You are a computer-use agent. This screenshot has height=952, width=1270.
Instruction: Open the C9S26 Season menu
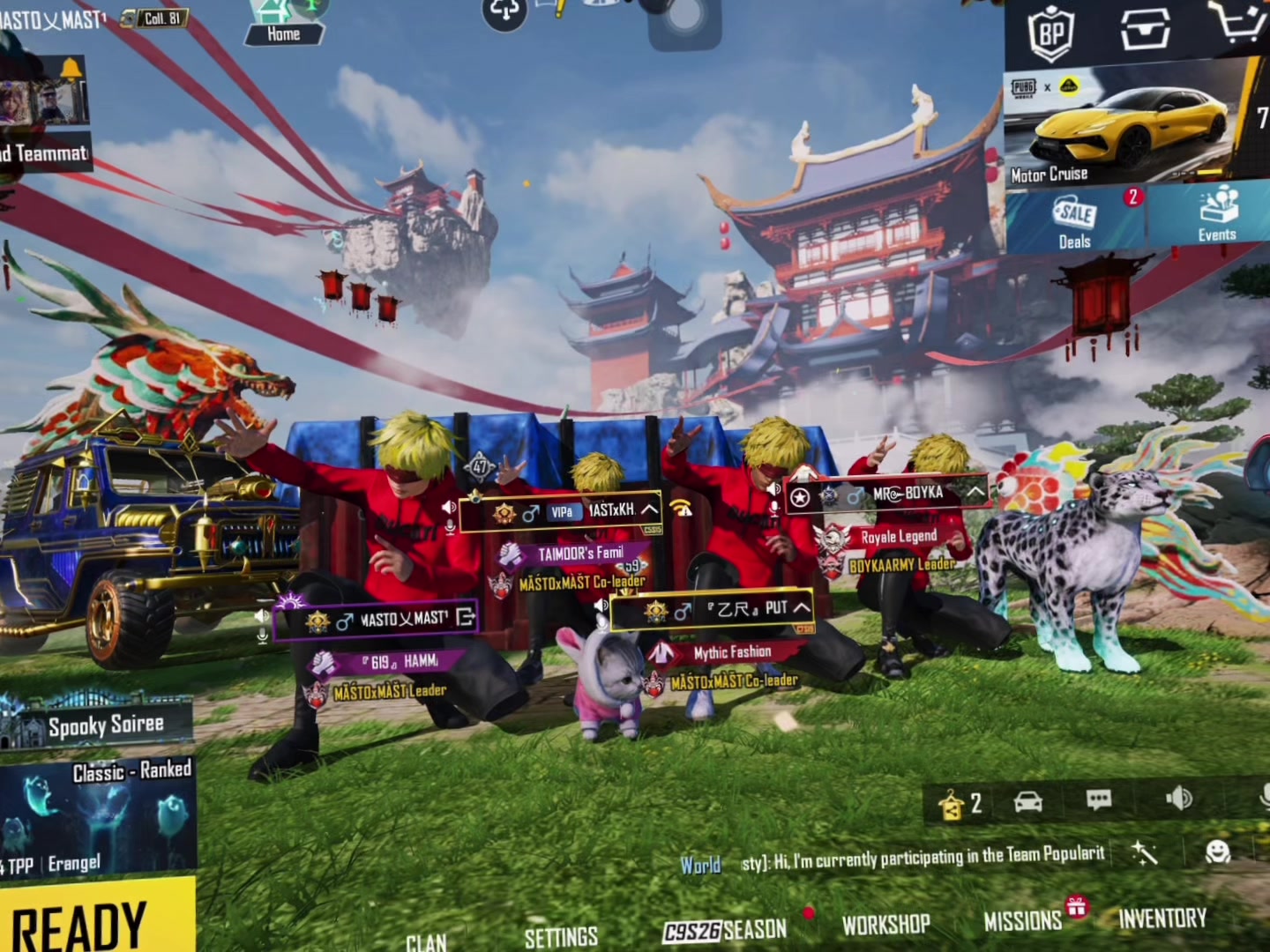[x=725, y=930]
